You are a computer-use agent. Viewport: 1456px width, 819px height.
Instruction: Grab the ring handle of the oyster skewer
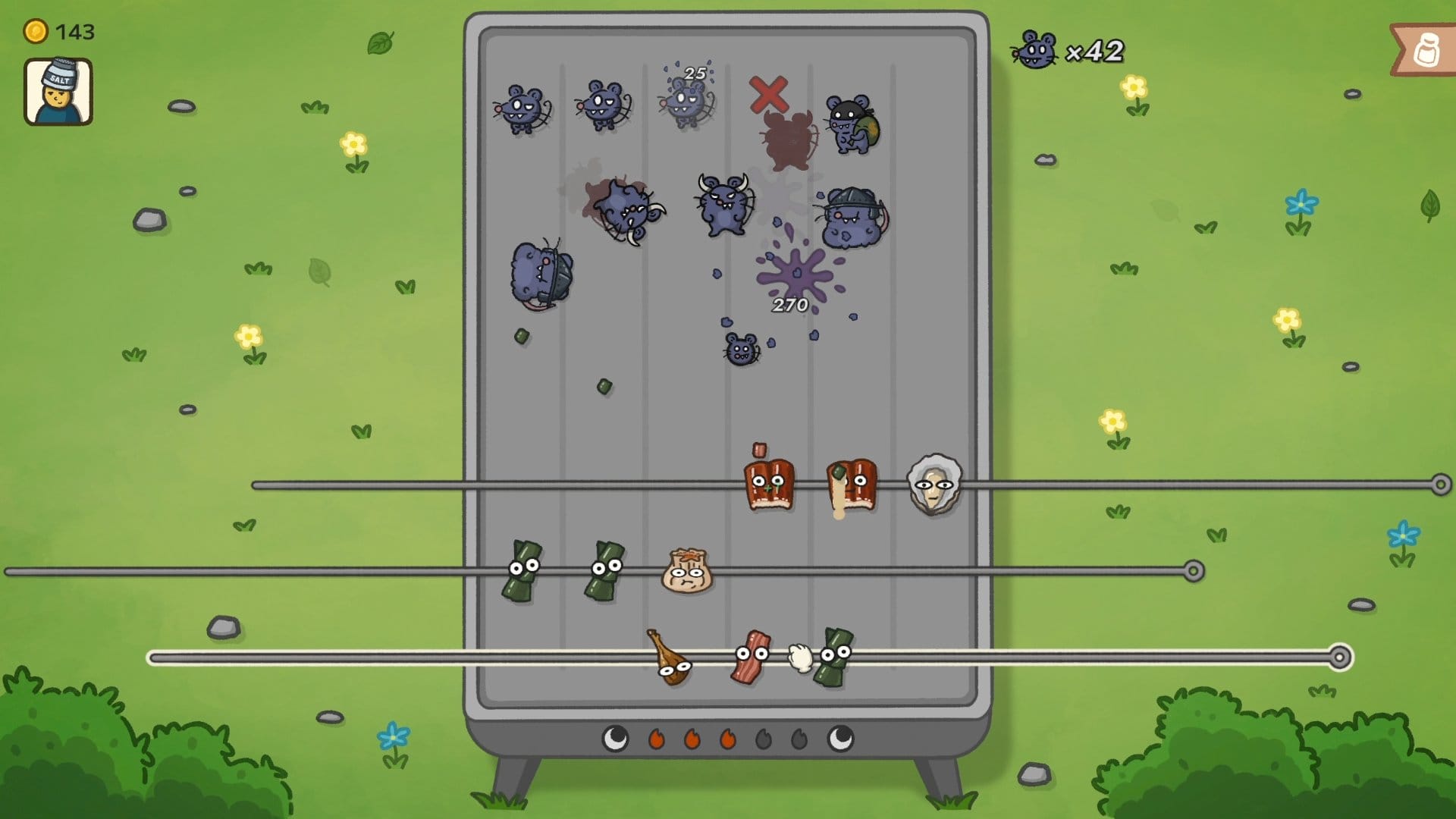[x=1441, y=485]
